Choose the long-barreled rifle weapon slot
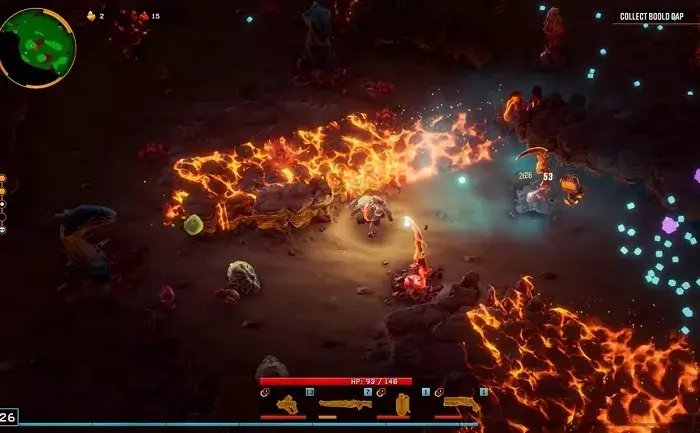Screen dimensions: 700x433 click(x=345, y=404)
